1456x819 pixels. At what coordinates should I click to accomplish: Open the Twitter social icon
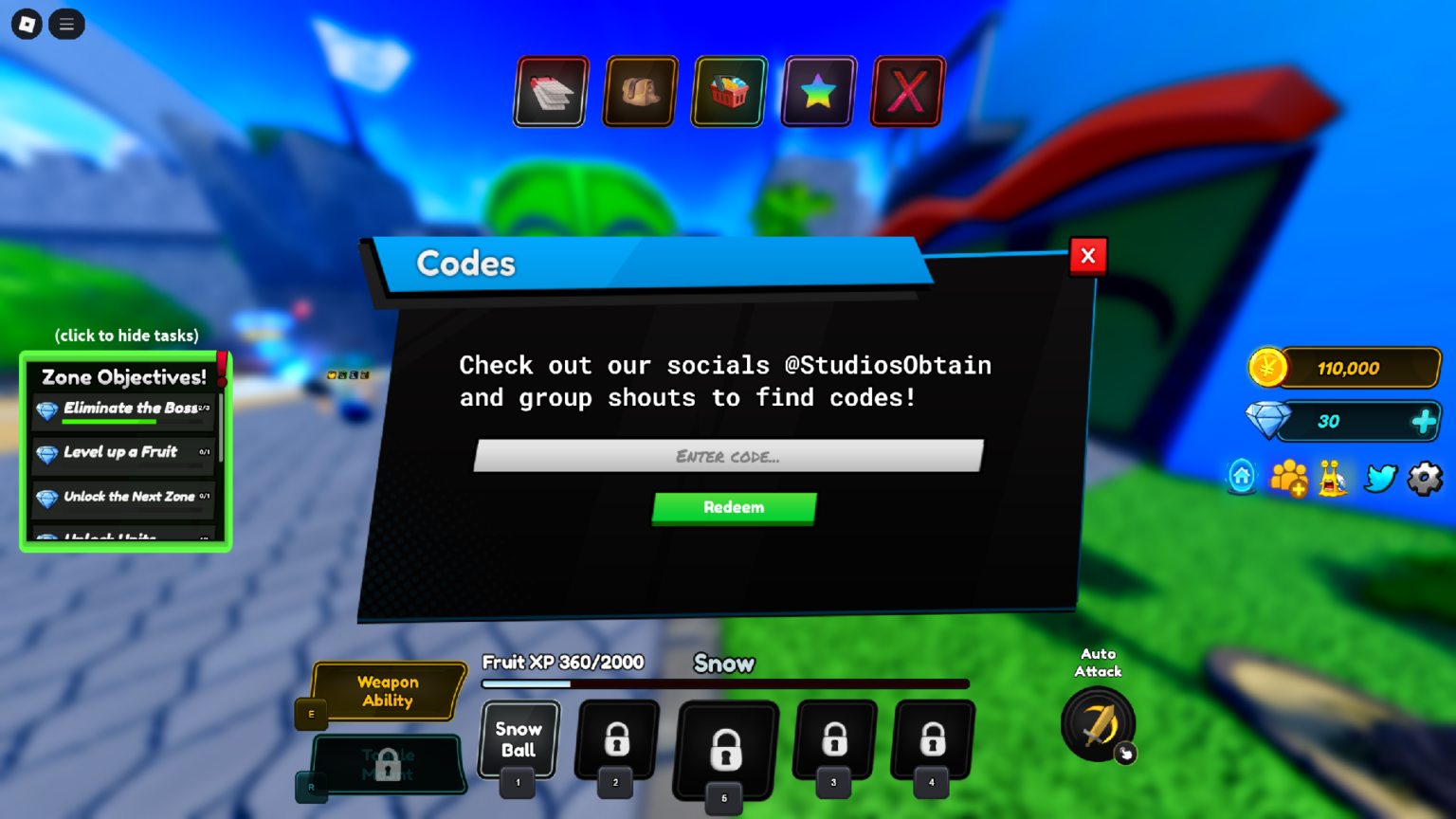tap(1379, 479)
